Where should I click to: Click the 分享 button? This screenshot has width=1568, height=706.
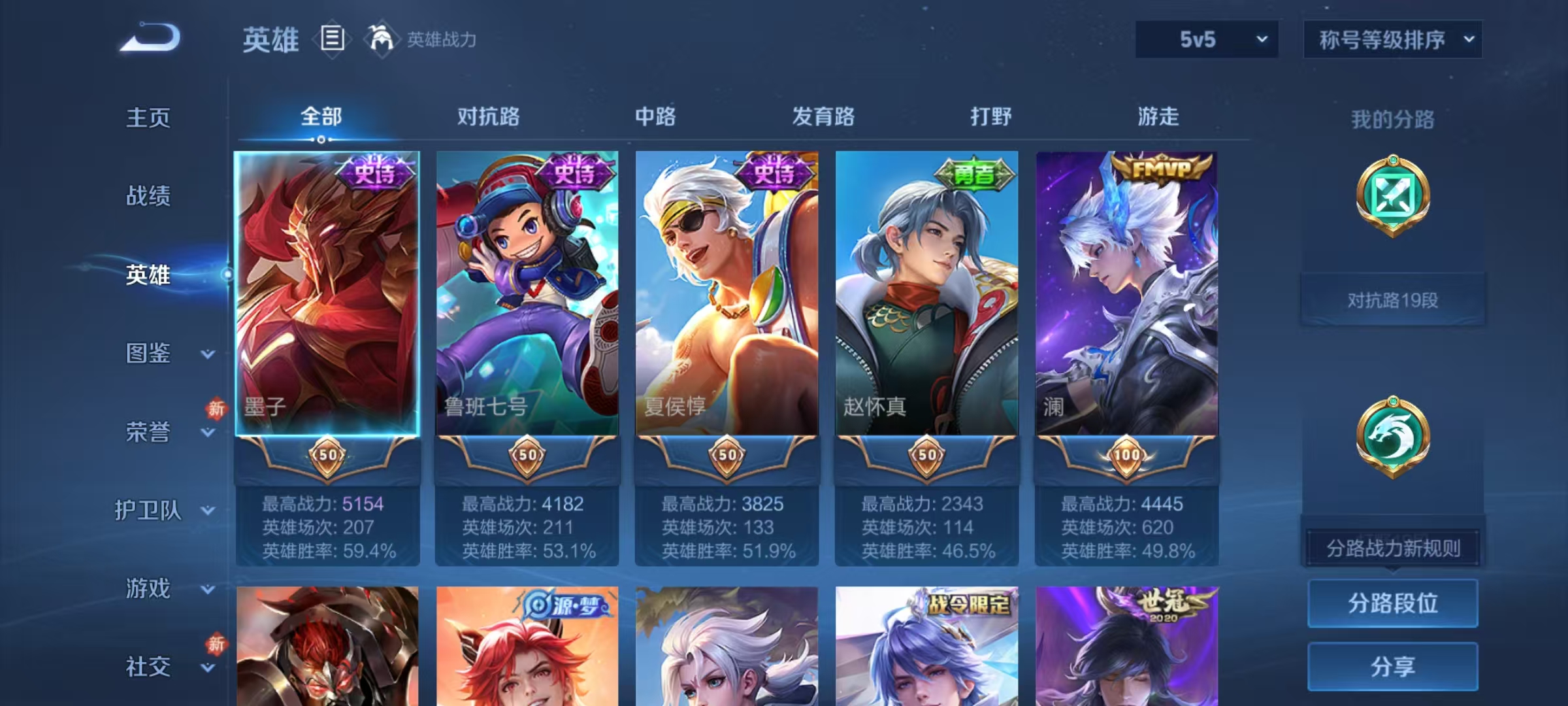tap(1393, 665)
